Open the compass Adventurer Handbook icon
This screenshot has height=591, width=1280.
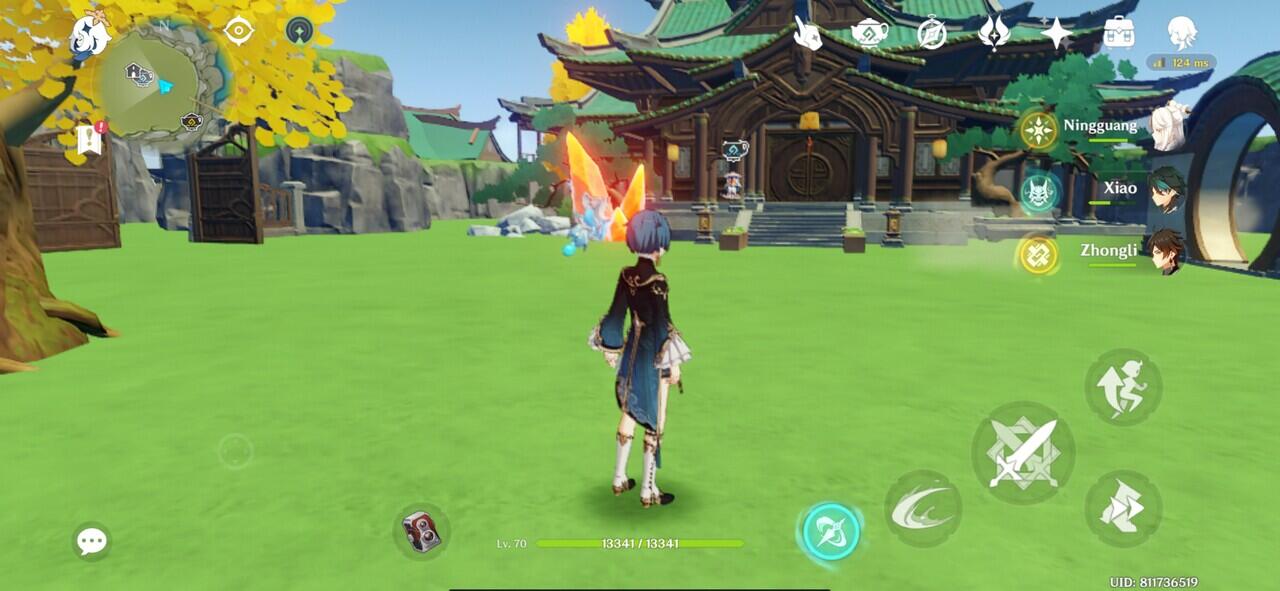[x=932, y=33]
